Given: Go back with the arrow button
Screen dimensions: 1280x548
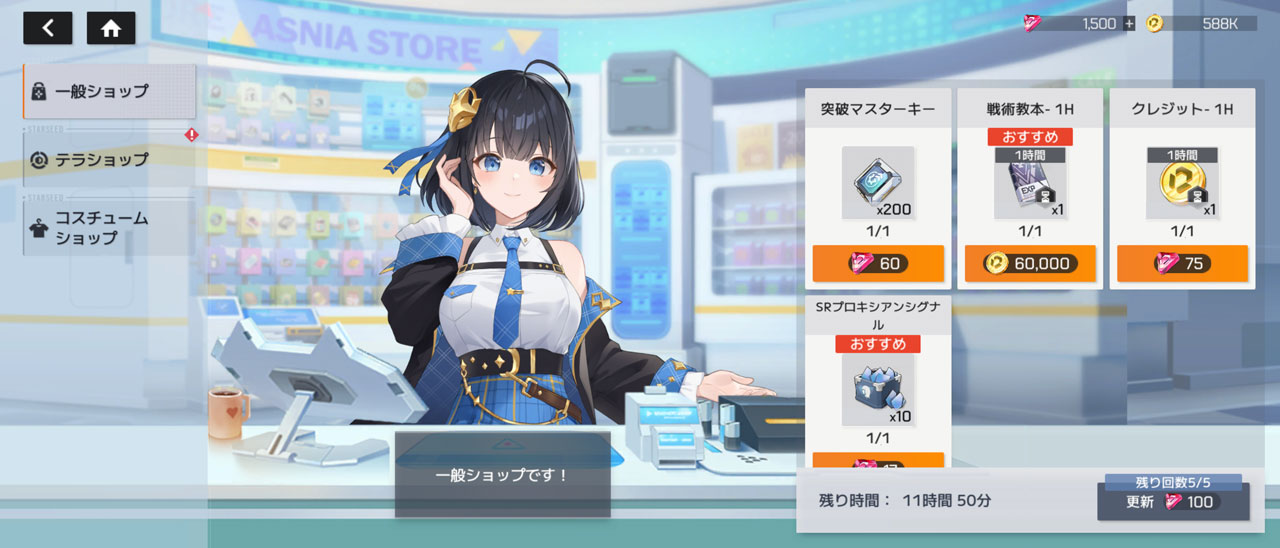Looking at the screenshot, I should (x=48, y=28).
